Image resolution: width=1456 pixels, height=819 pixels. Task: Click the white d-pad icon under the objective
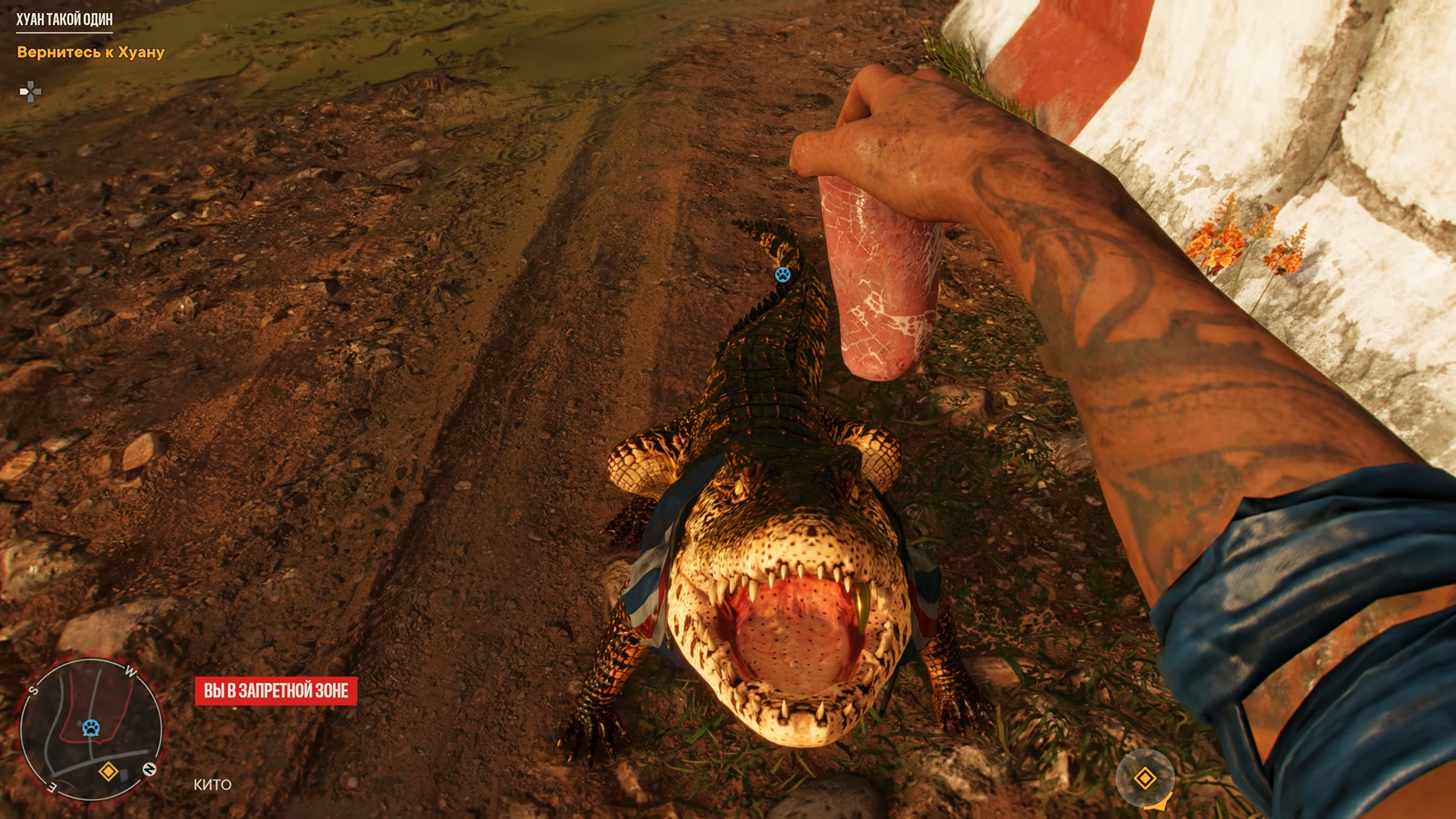[30, 92]
